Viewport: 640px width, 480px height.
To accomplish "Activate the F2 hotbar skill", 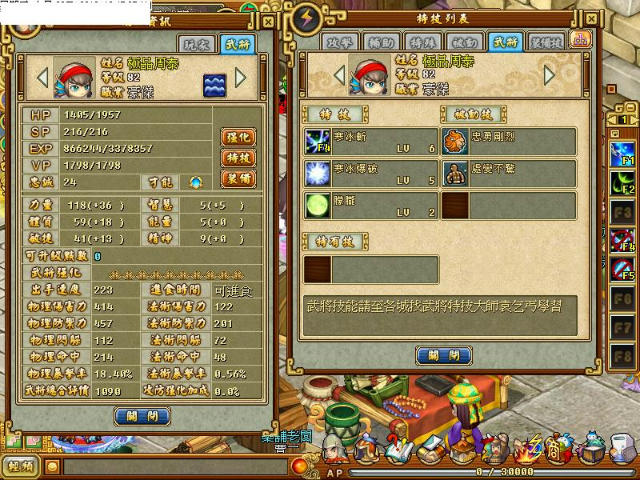I will point(623,185).
